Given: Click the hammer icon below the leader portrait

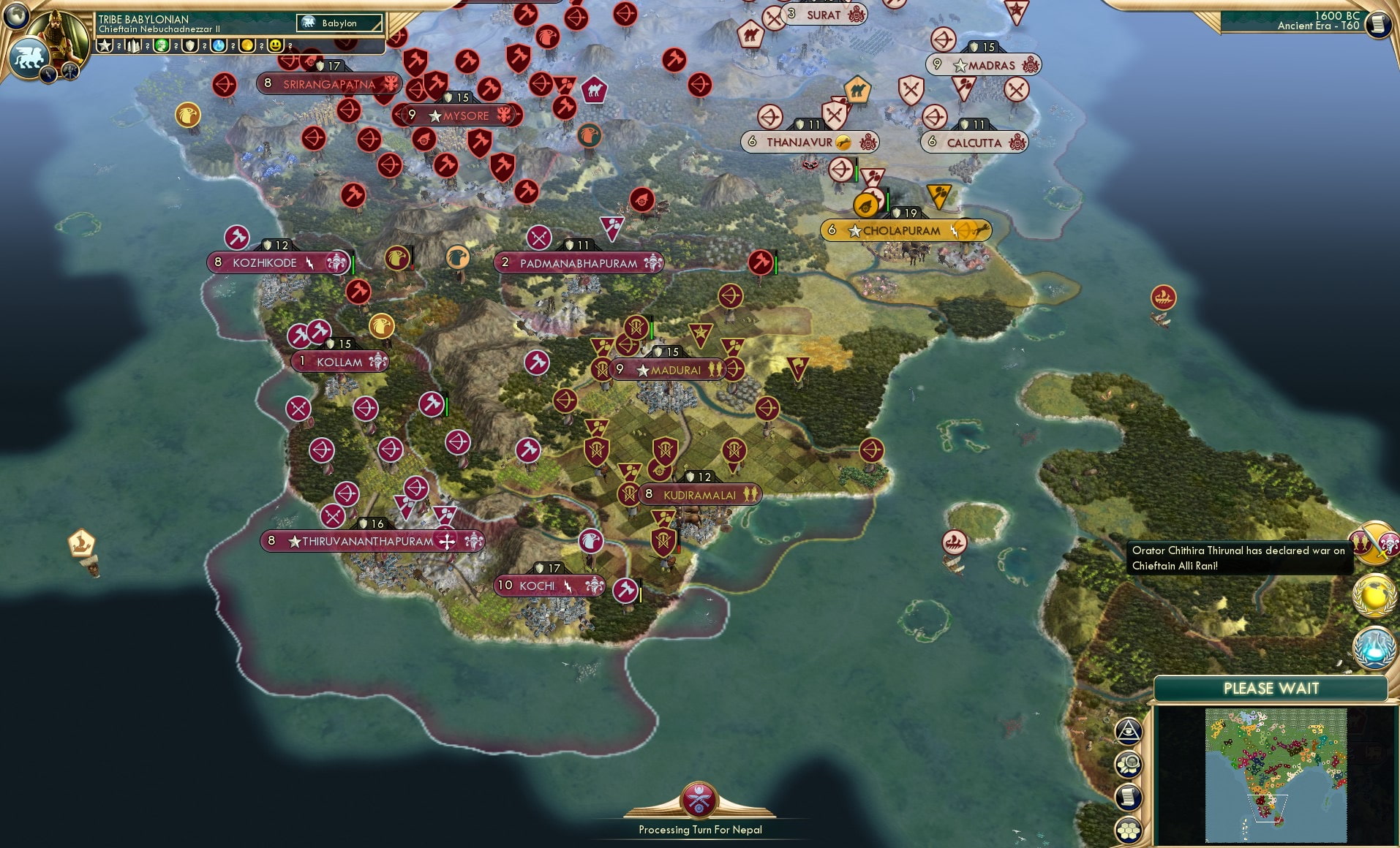Looking at the screenshot, I should [70, 71].
